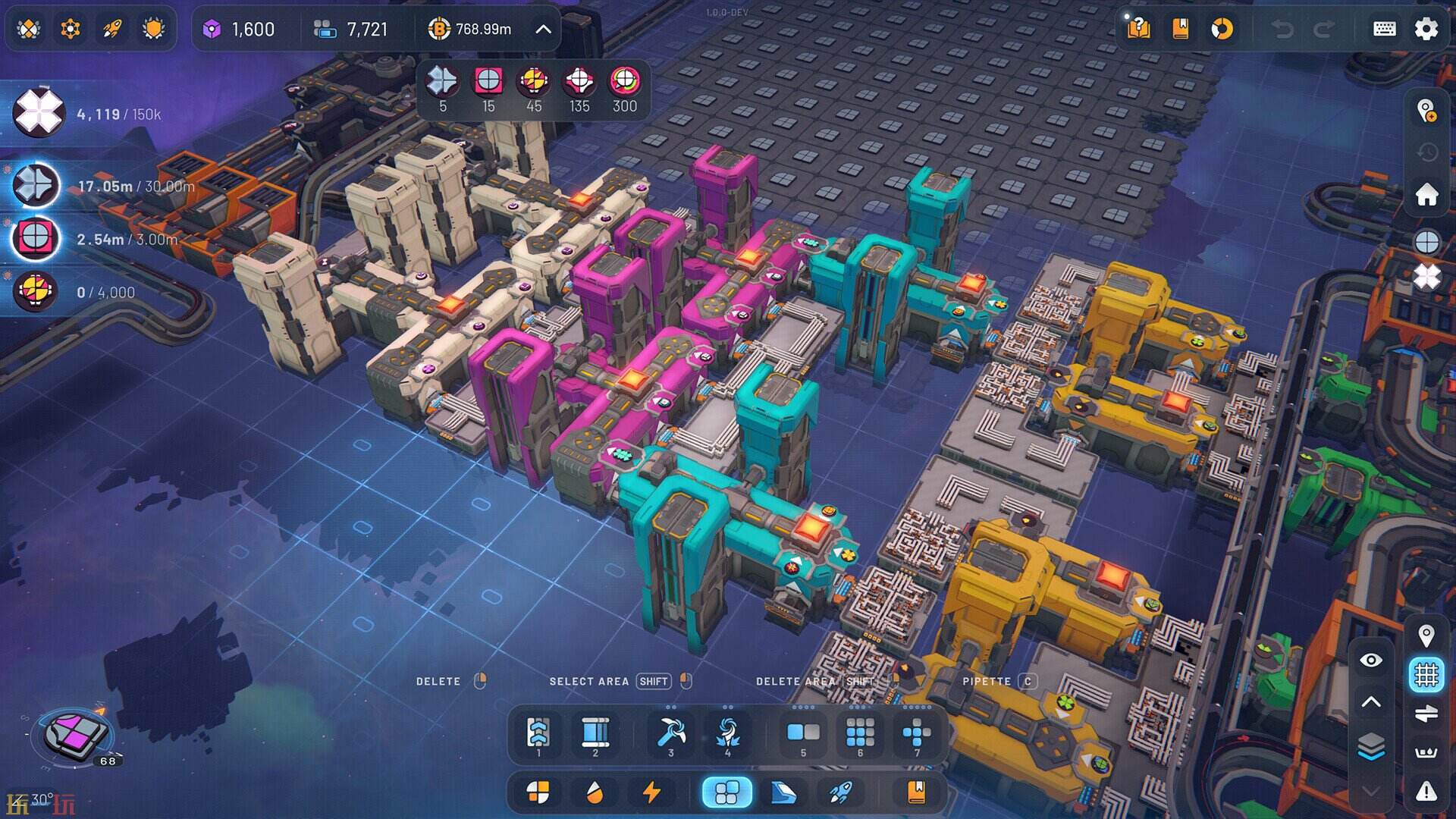The width and height of the screenshot is (1456, 819).
Task: Open the warning triangle alerts
Action: tap(1426, 792)
